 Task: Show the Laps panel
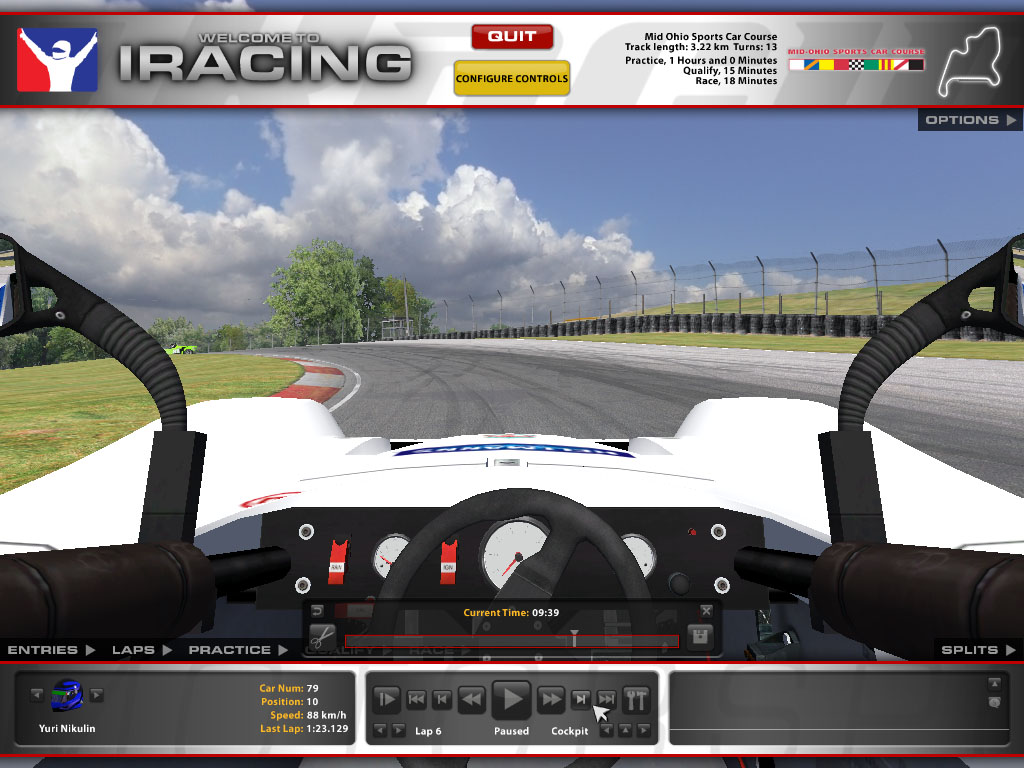tap(141, 650)
